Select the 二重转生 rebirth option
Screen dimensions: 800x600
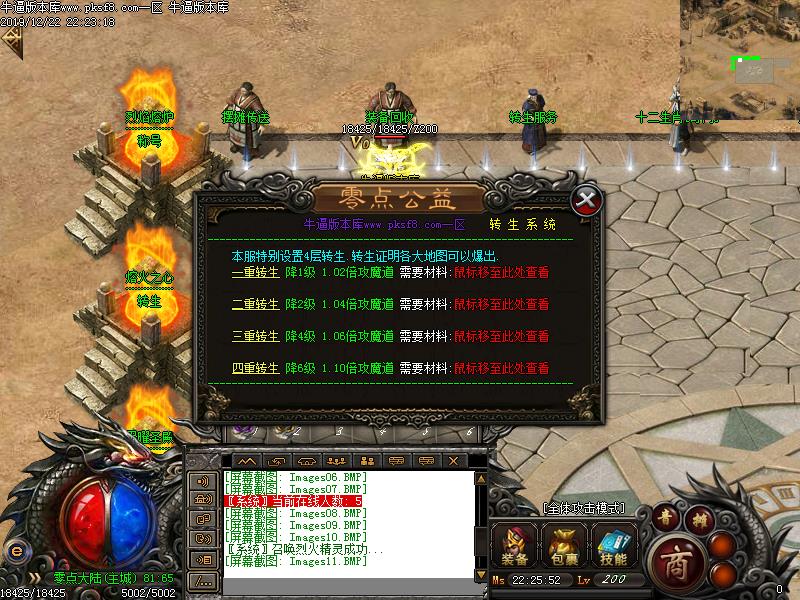coord(257,303)
